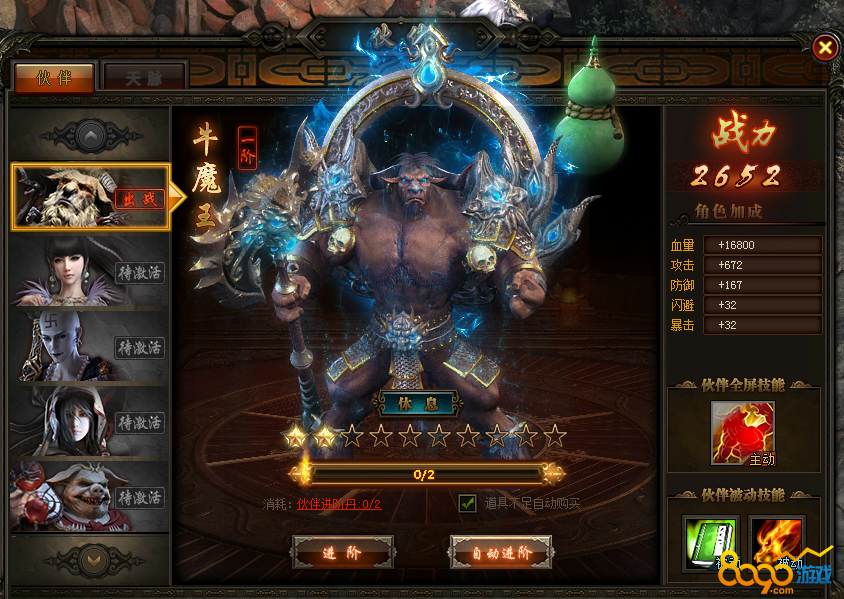Viewport: 844px width, 599px height.
Task: Select the pale bald monk companion
Action: (x=90, y=346)
